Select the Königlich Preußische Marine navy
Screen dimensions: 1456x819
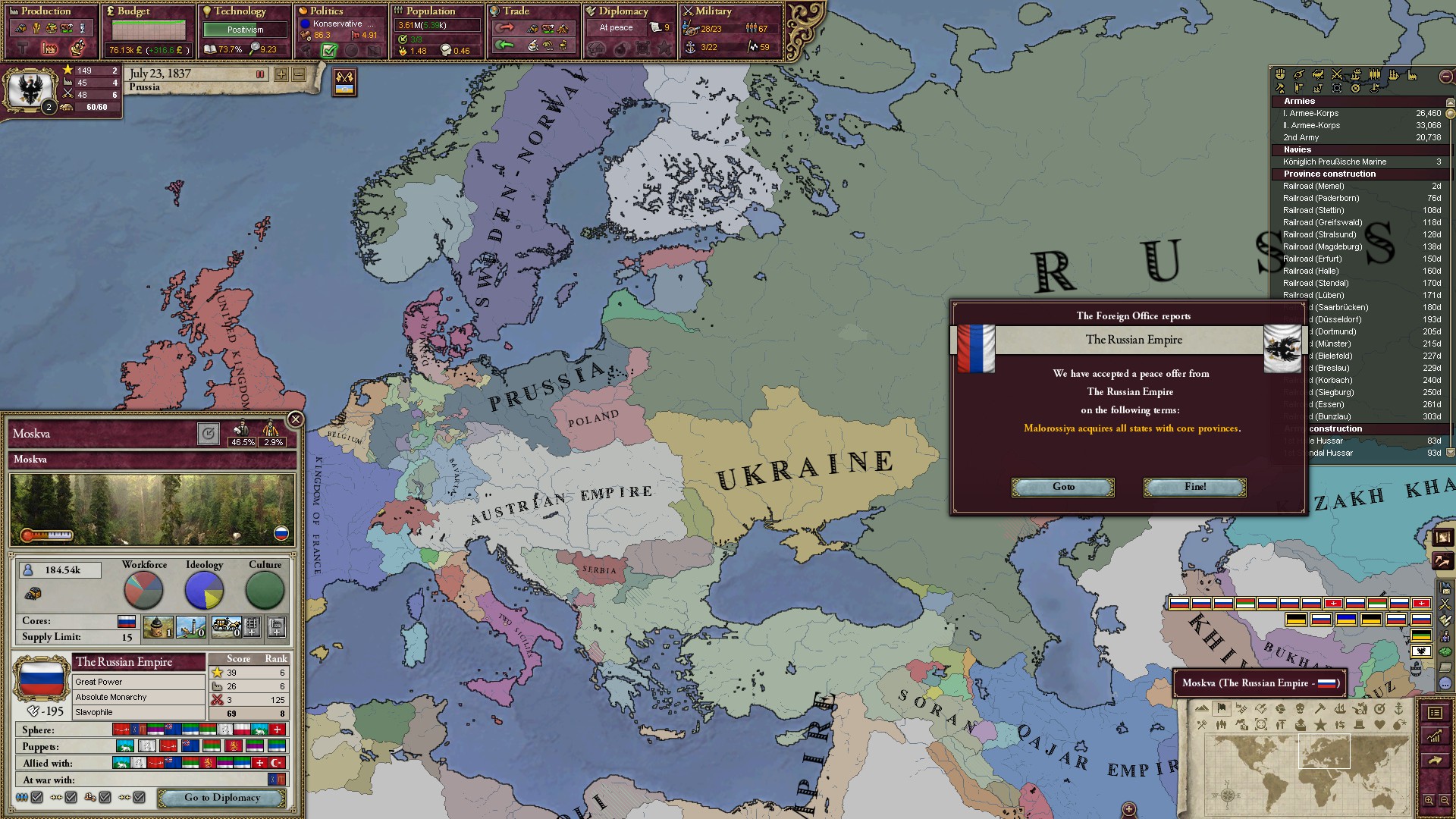coord(1334,162)
